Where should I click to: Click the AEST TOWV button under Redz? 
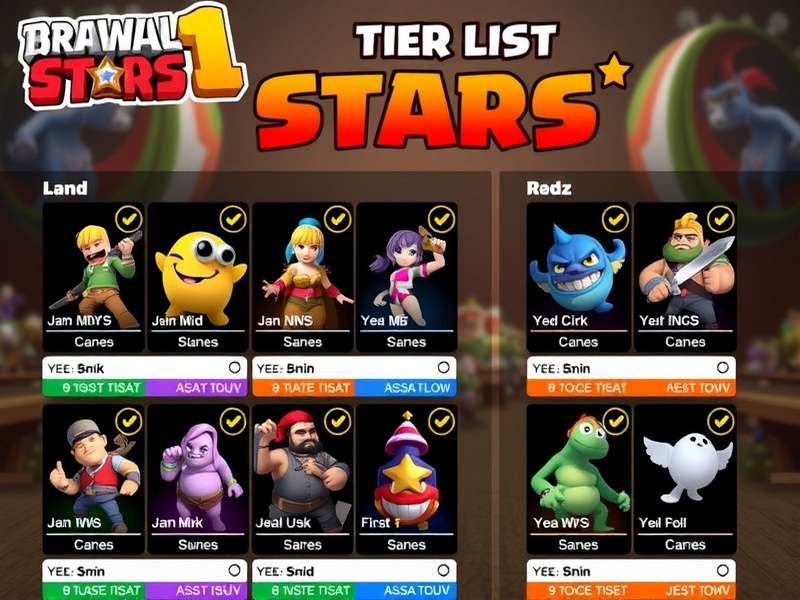tap(685, 388)
